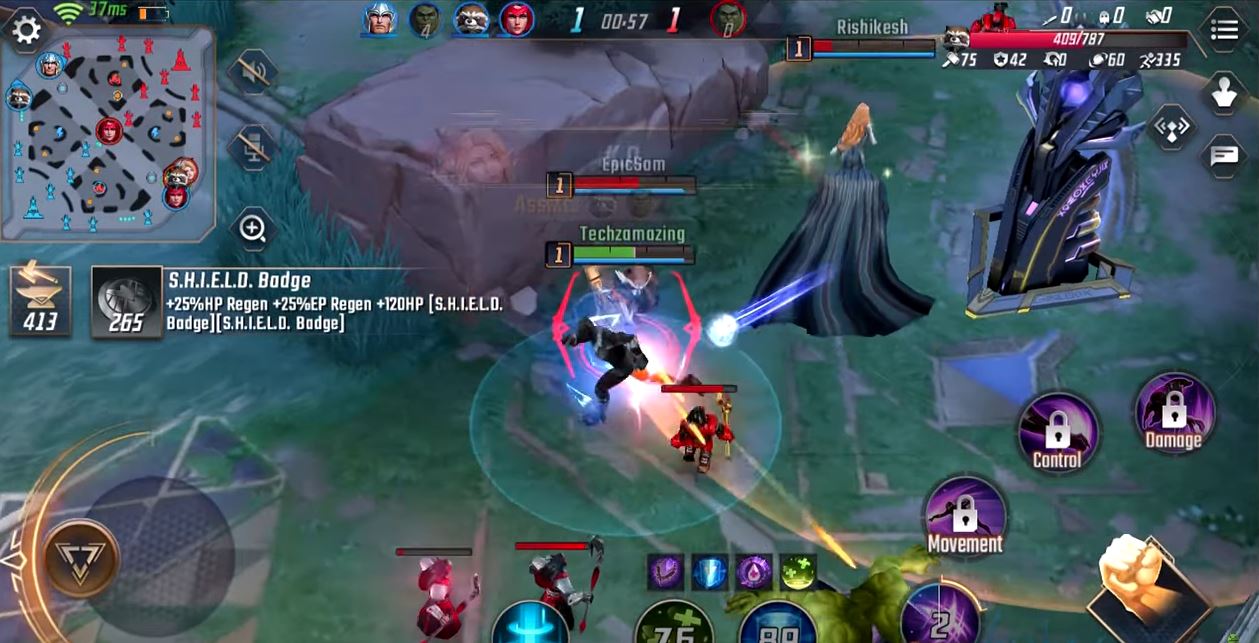The image size is (1259, 643).
Task: Click the battlefield minimap
Action: [108, 135]
